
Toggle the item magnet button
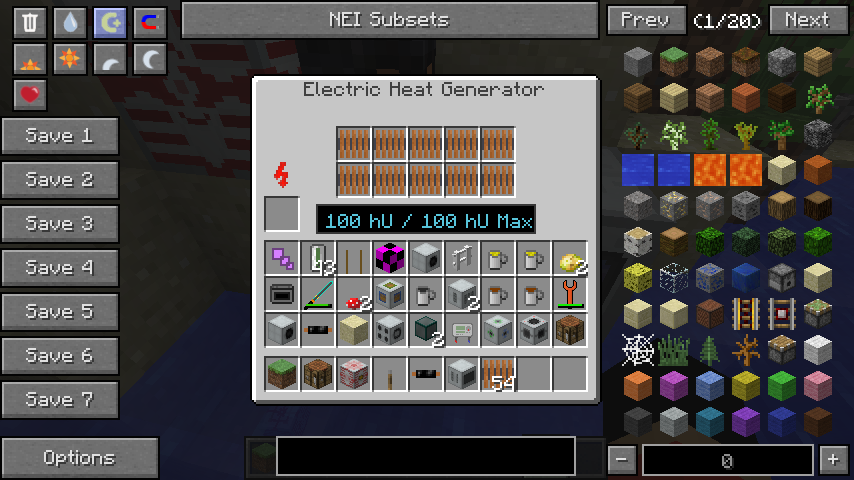coord(150,23)
